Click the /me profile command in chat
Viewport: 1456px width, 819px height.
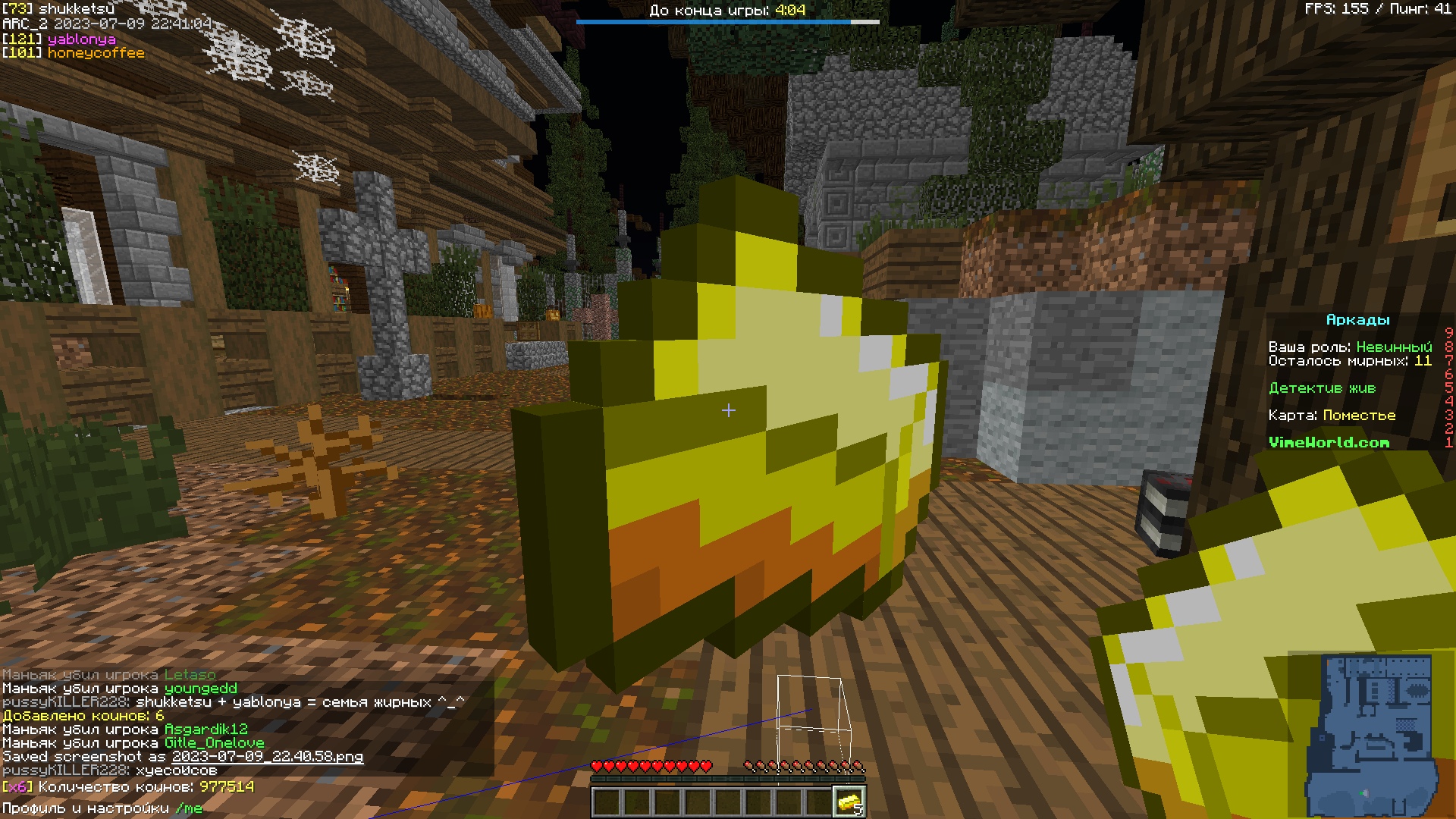pos(189,808)
